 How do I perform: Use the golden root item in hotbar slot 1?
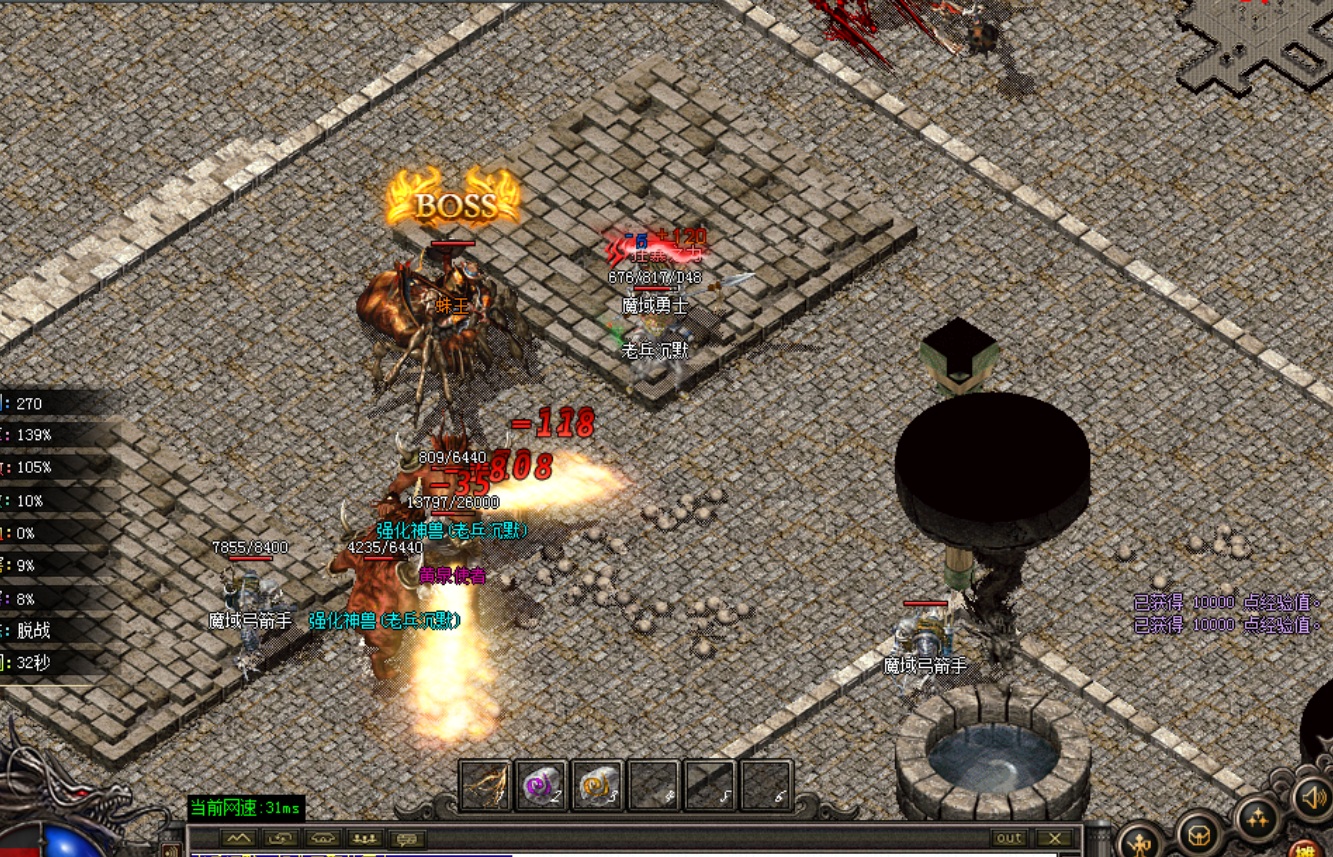(485, 786)
